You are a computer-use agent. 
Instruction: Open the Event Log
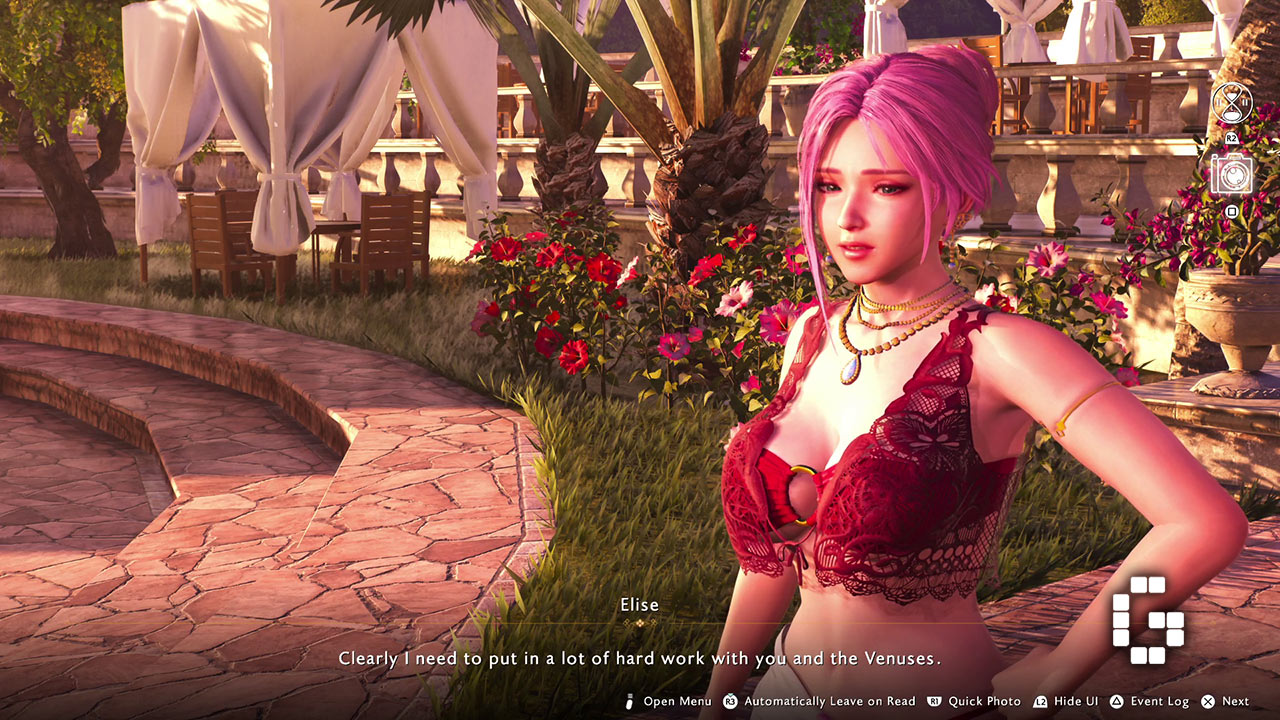1149,701
